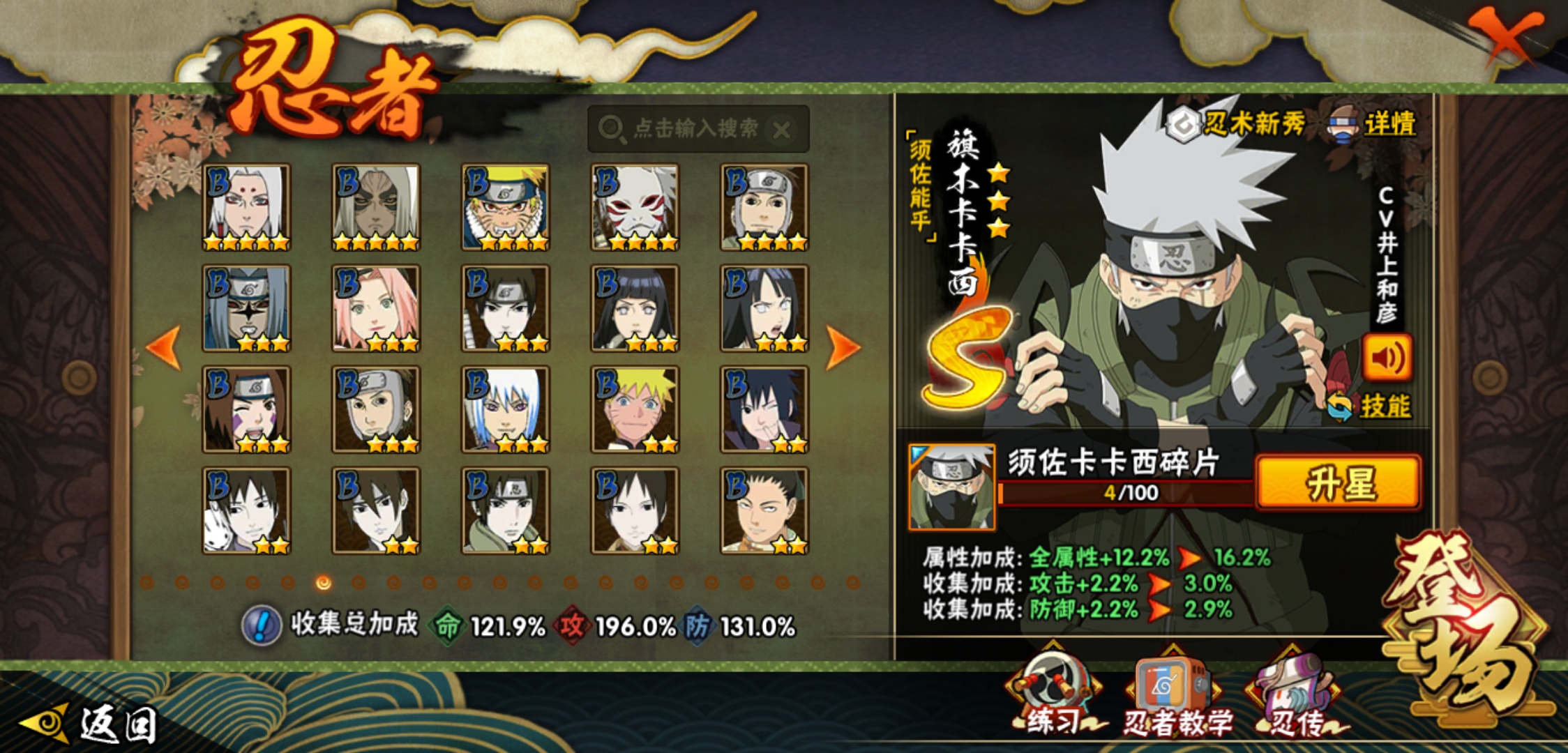Clear the search box text

pos(783,130)
